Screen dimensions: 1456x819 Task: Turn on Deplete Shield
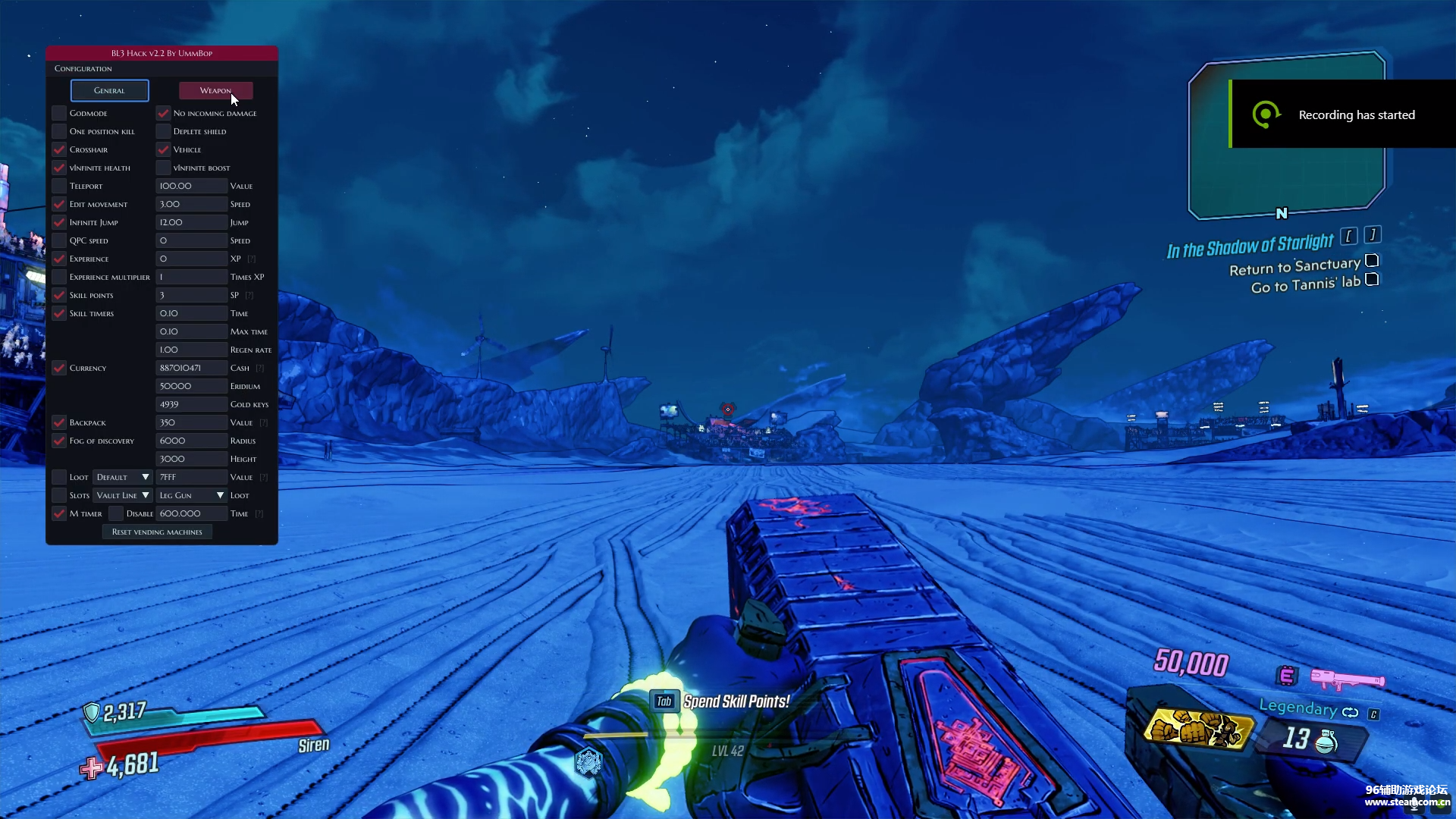point(163,131)
